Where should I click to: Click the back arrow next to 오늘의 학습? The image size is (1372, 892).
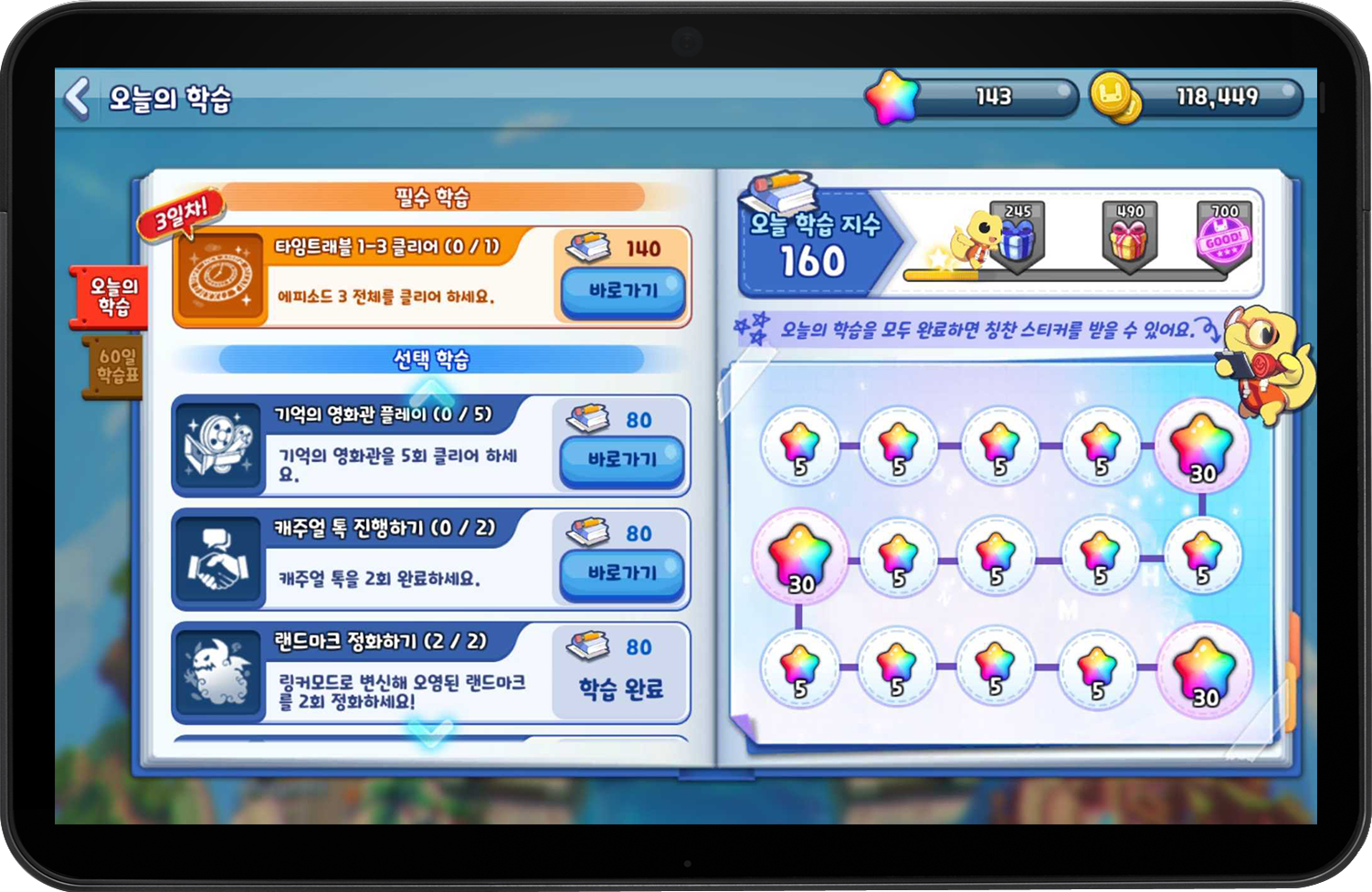point(77,97)
